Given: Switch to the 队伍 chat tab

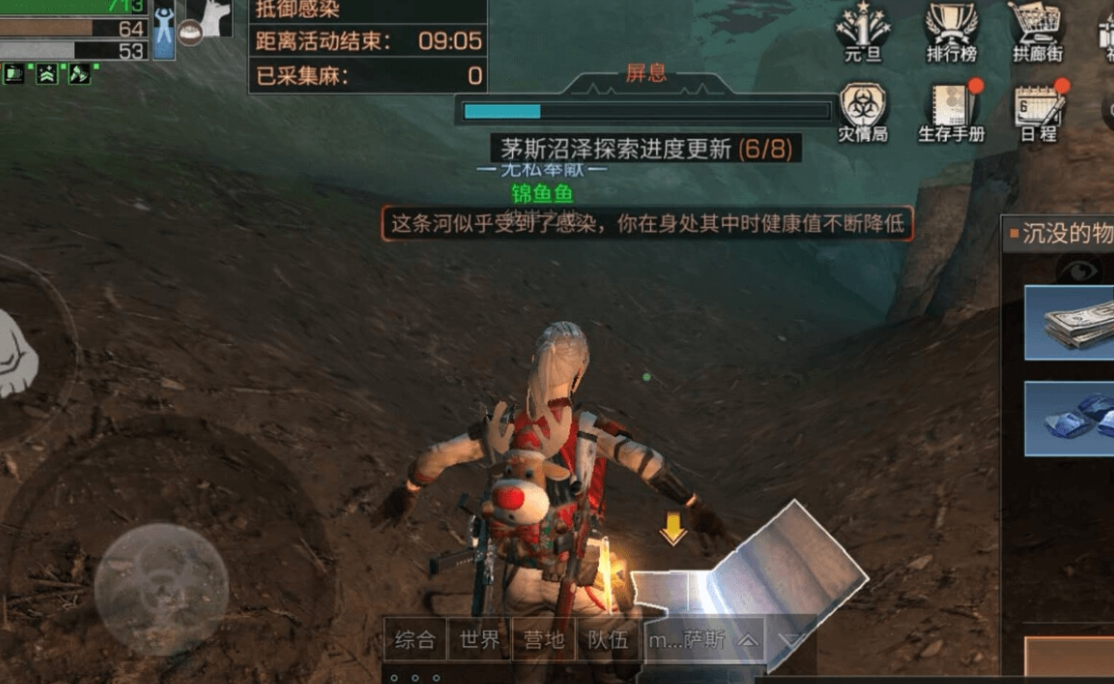Looking at the screenshot, I should (608, 639).
